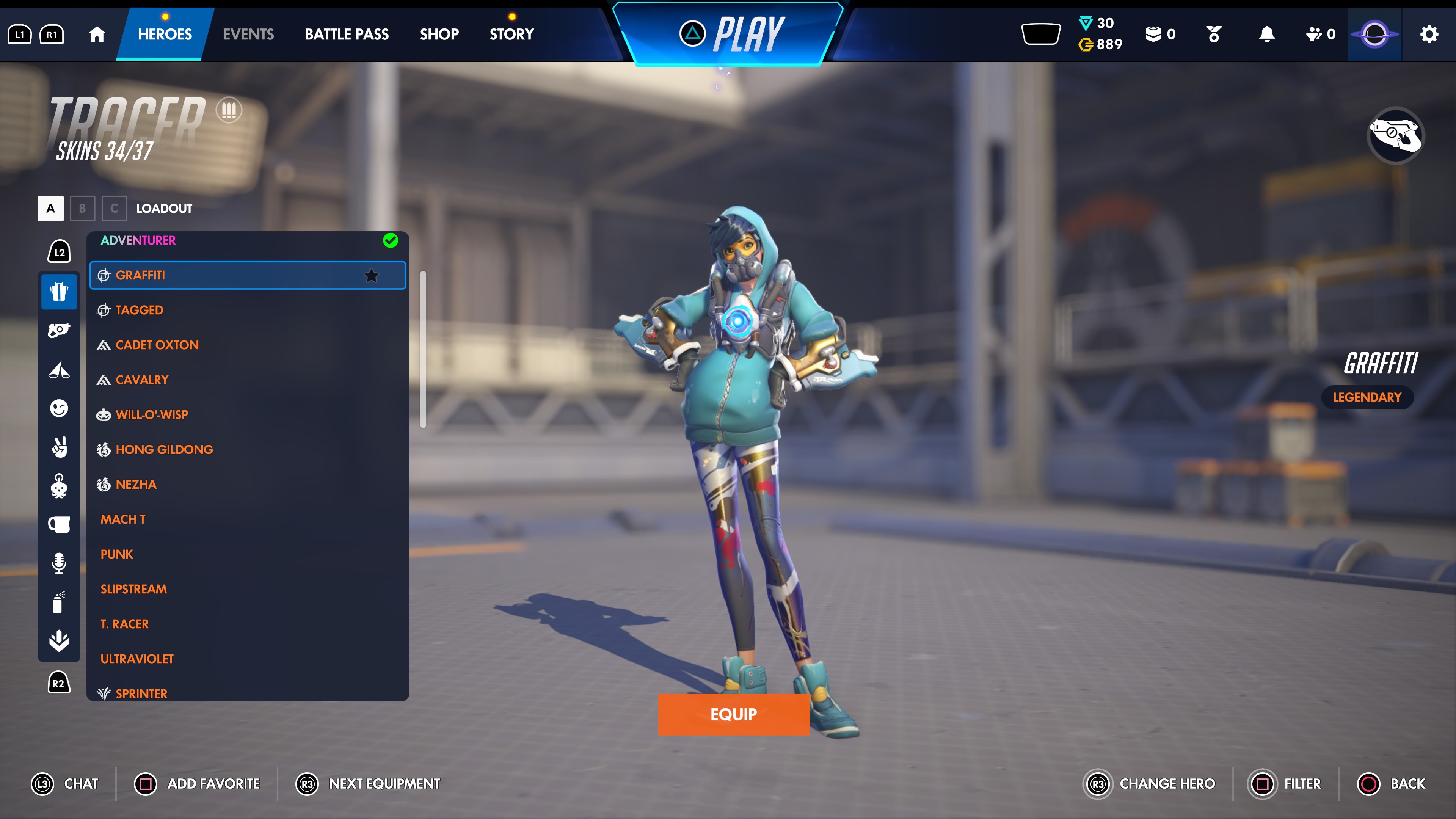Open the Story tab

pyautogui.click(x=511, y=34)
